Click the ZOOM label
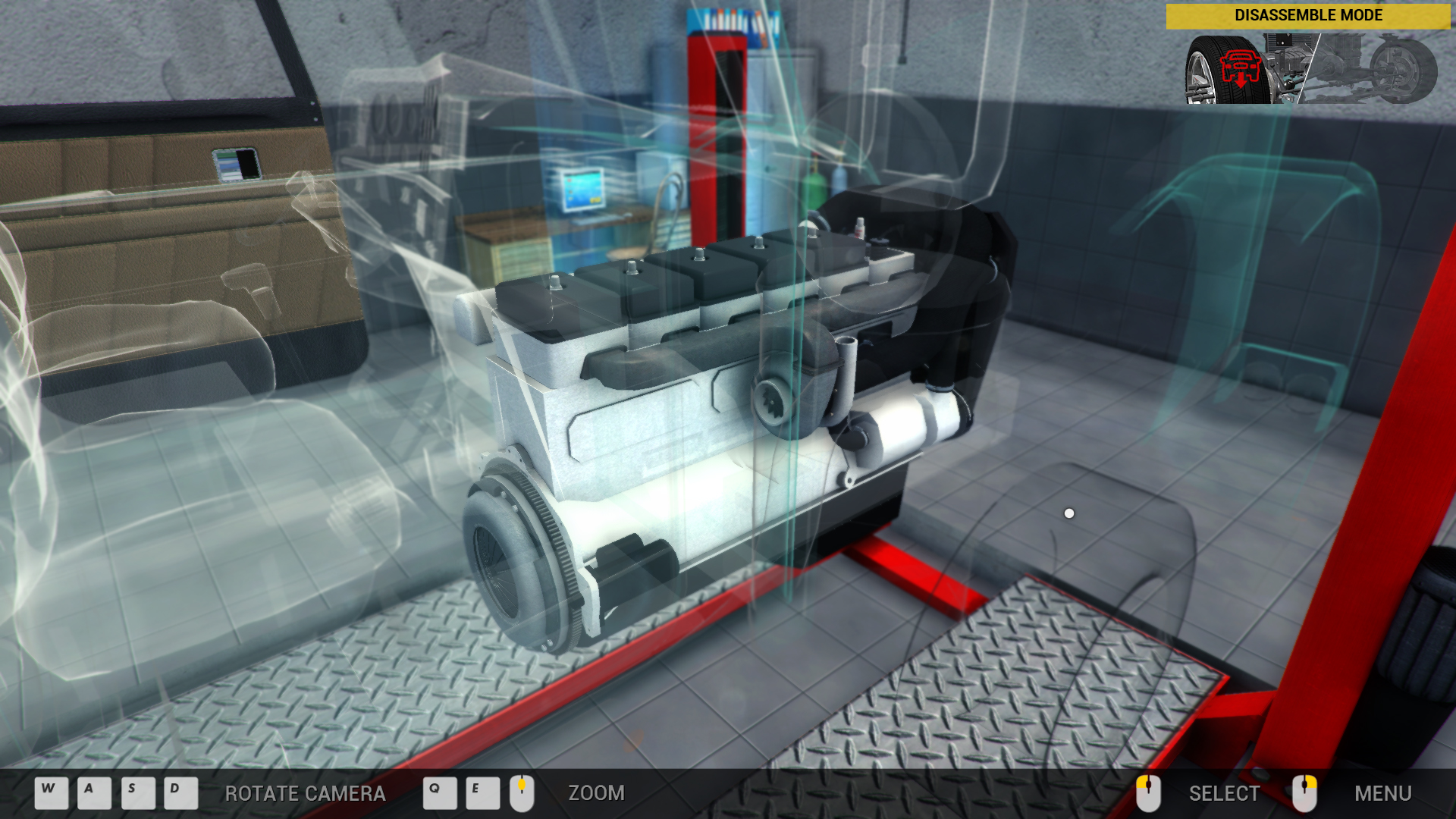Screen dimensions: 1456x819 click(596, 793)
